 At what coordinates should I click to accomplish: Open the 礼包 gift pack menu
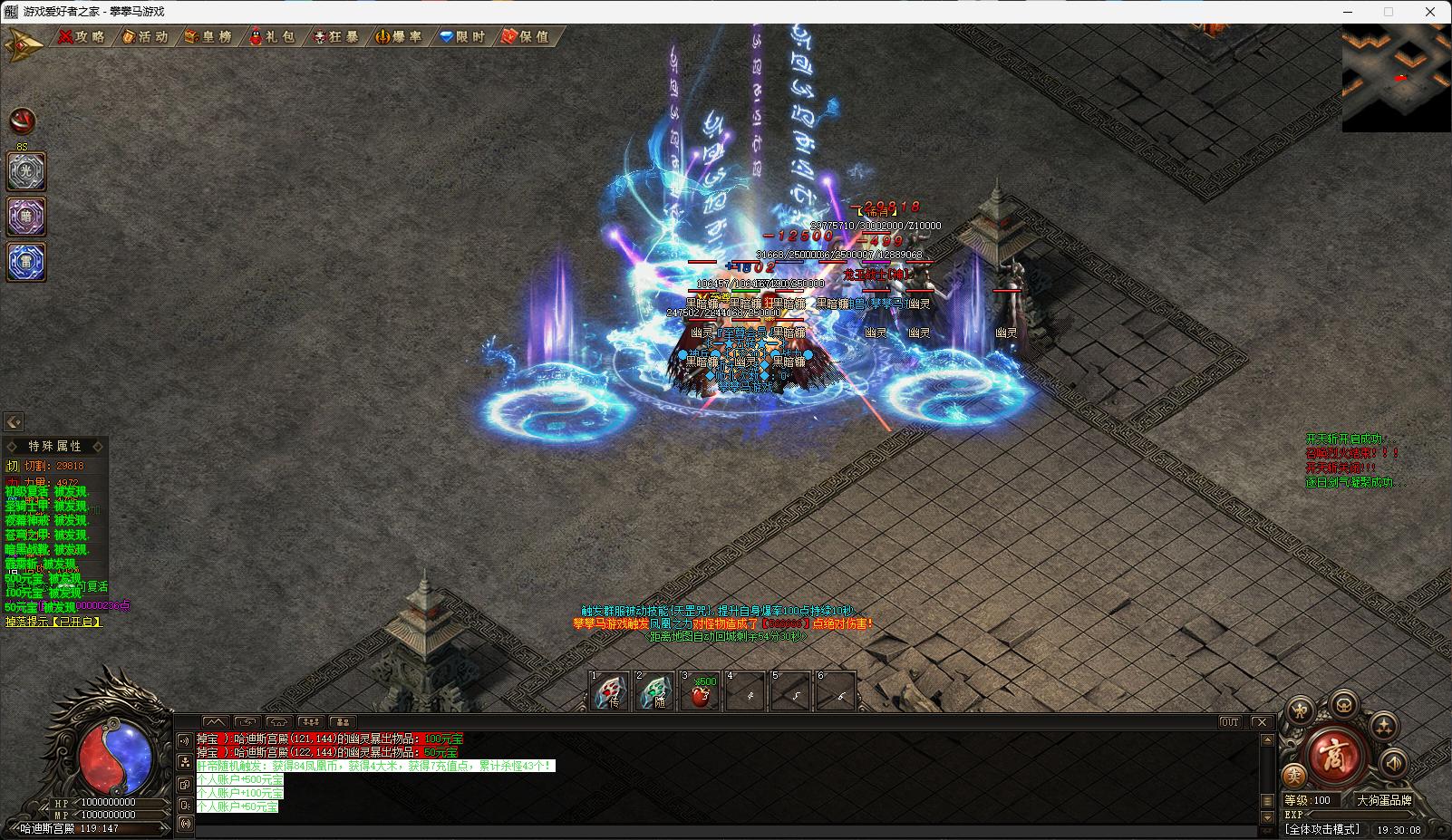tap(272, 37)
